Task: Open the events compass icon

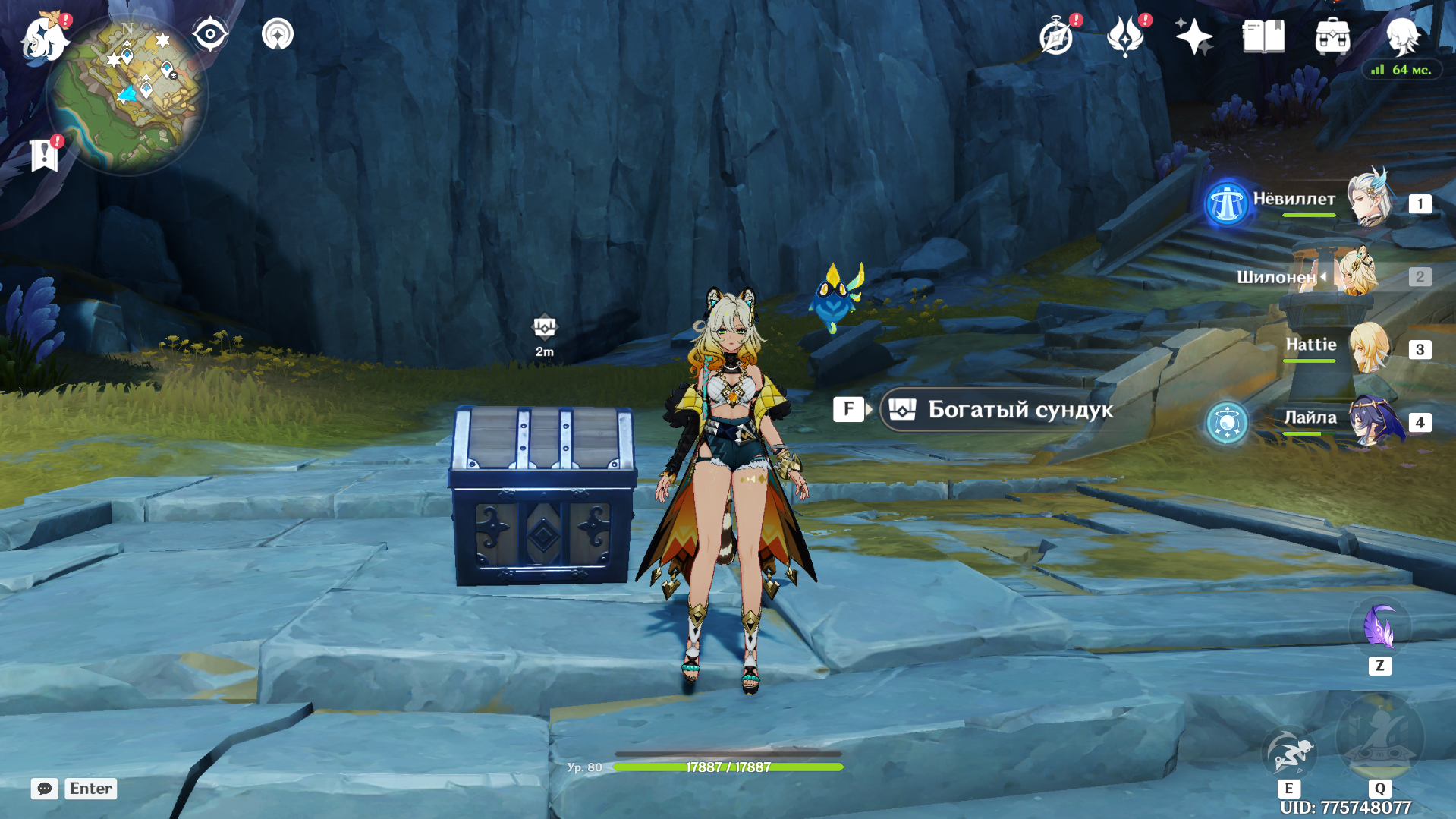Action: (x=1056, y=37)
